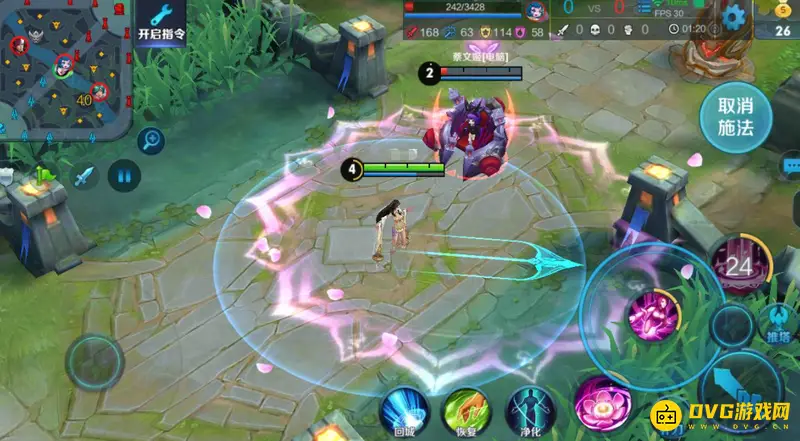This screenshot has height=441, width=800.
Task: Click the minimap
Action: coord(64,66)
